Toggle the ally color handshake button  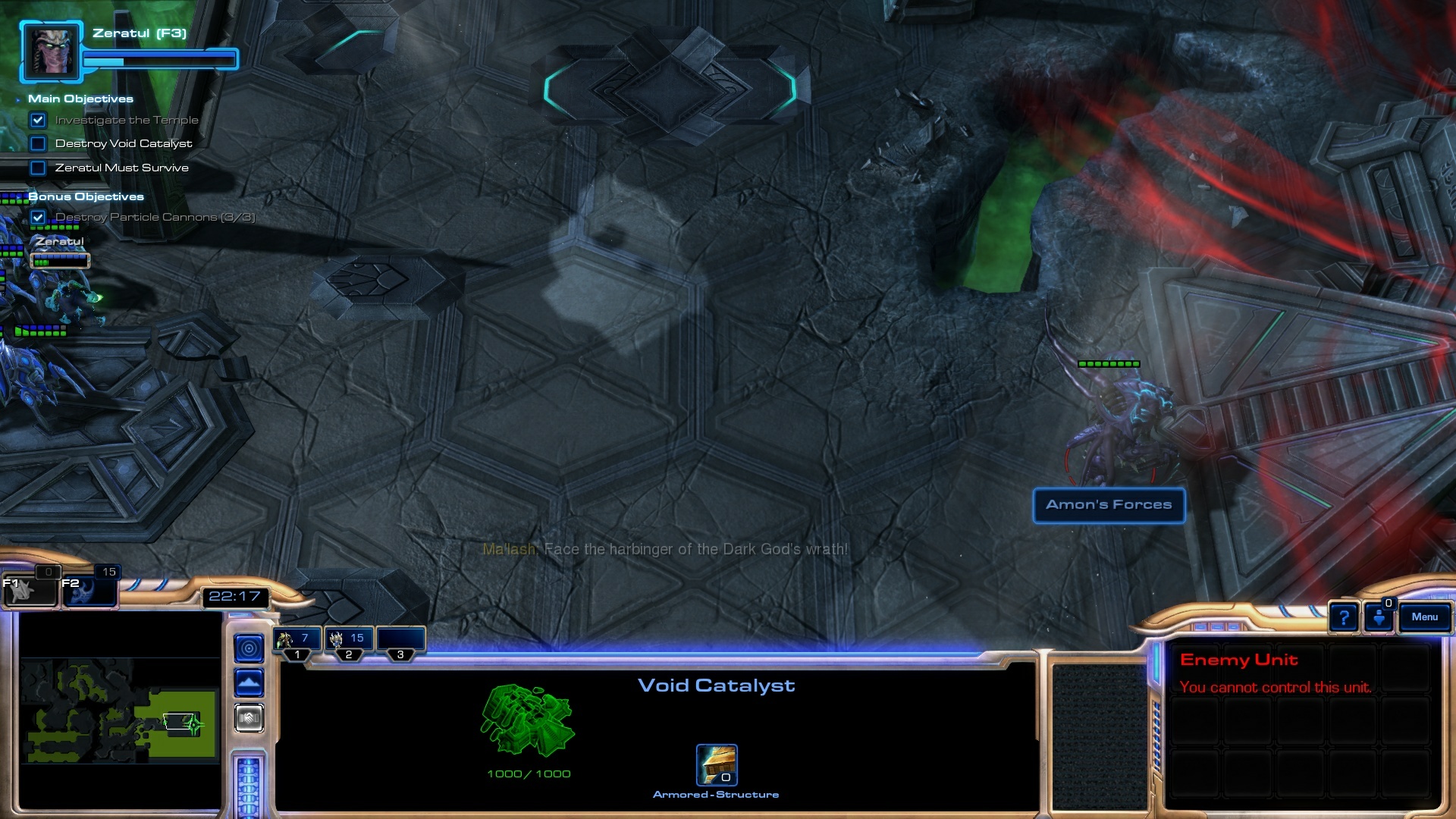coord(249,717)
